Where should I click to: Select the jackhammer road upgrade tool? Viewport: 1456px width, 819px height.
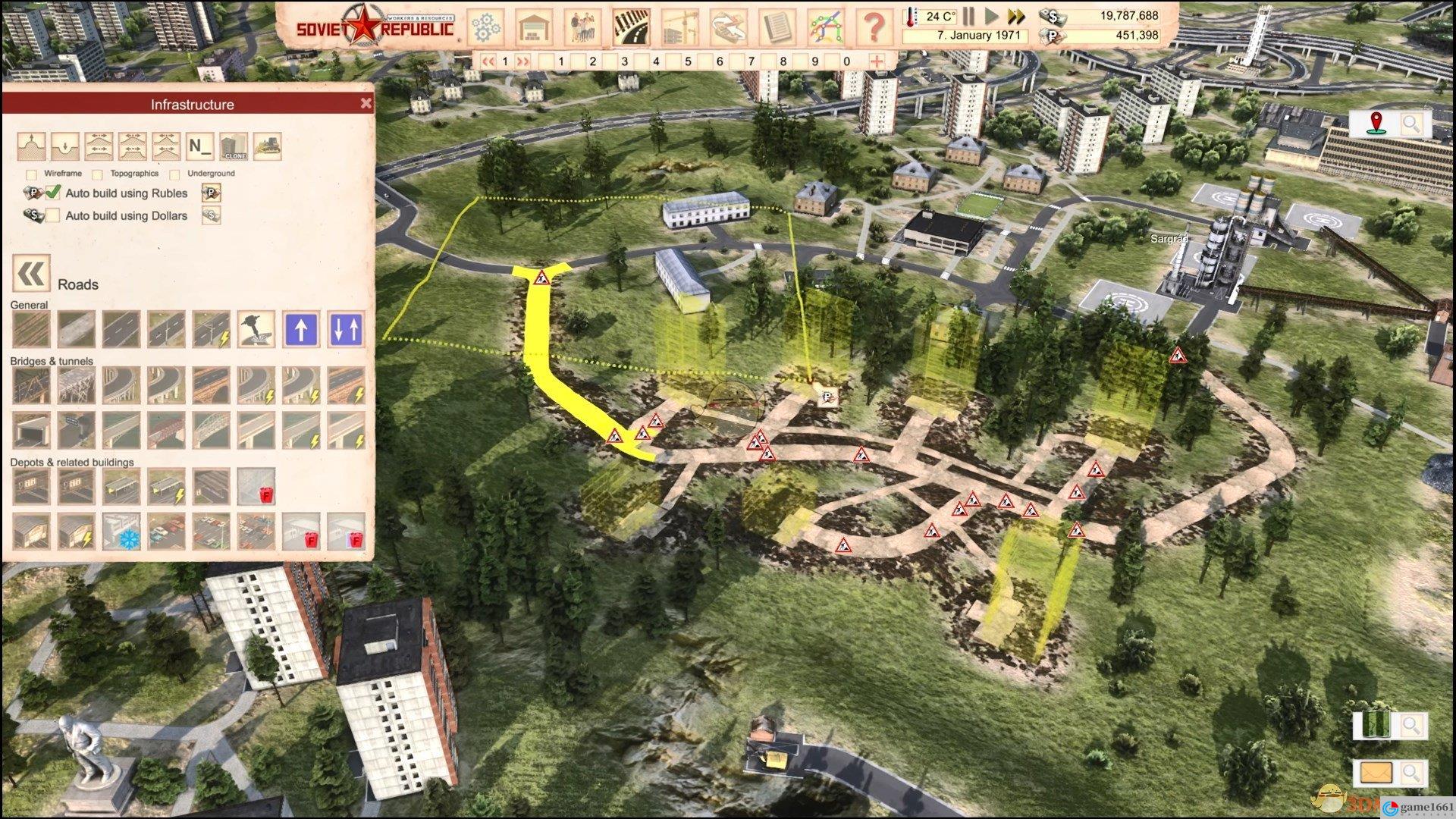pos(256,330)
